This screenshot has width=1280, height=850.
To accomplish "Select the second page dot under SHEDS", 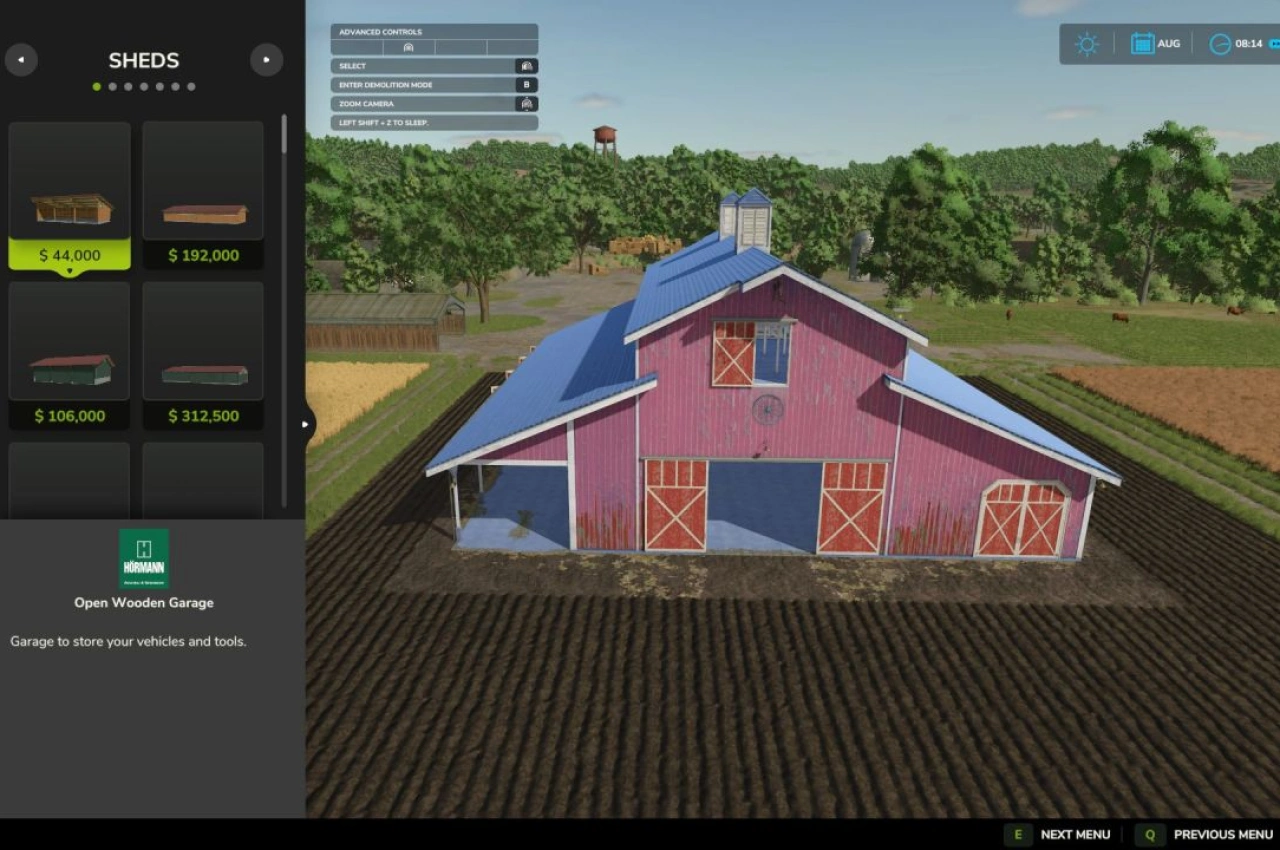I will [112, 86].
